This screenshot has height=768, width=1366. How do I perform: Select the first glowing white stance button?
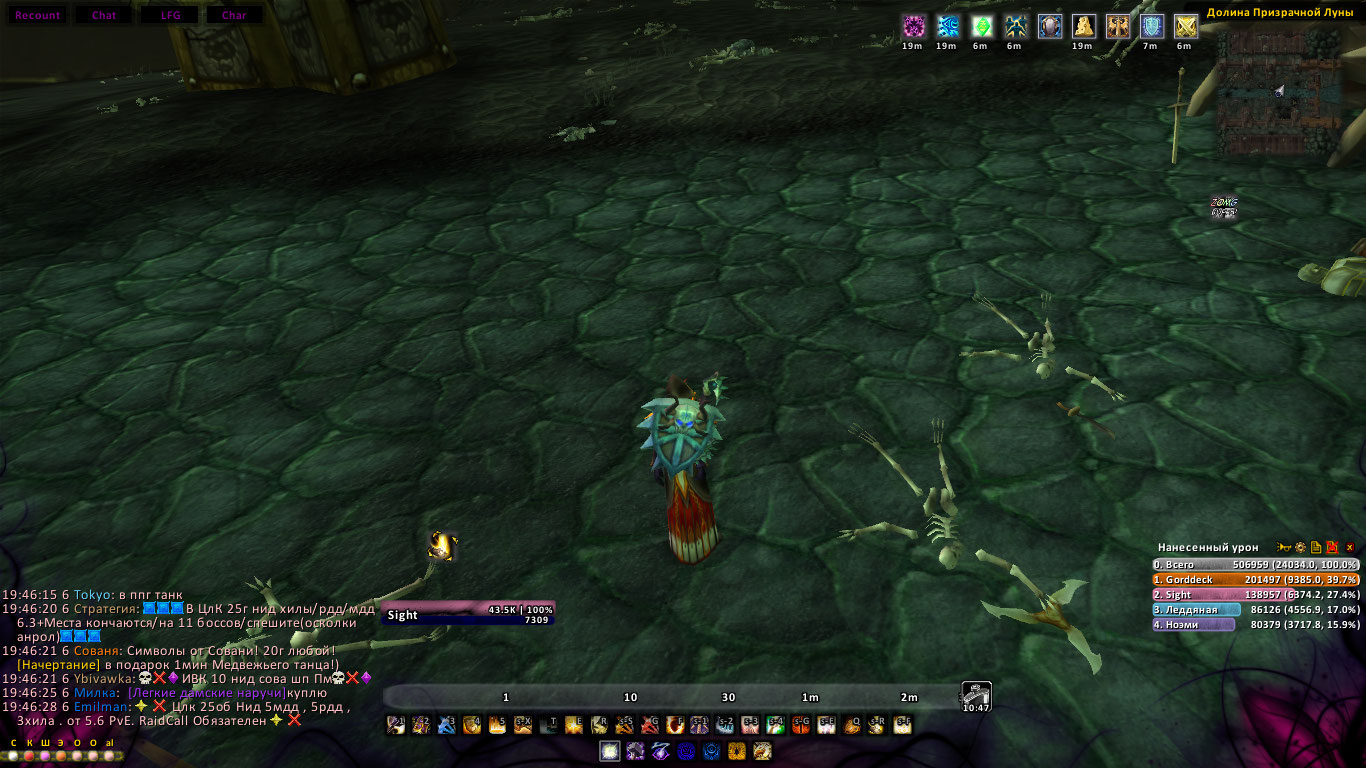point(609,751)
